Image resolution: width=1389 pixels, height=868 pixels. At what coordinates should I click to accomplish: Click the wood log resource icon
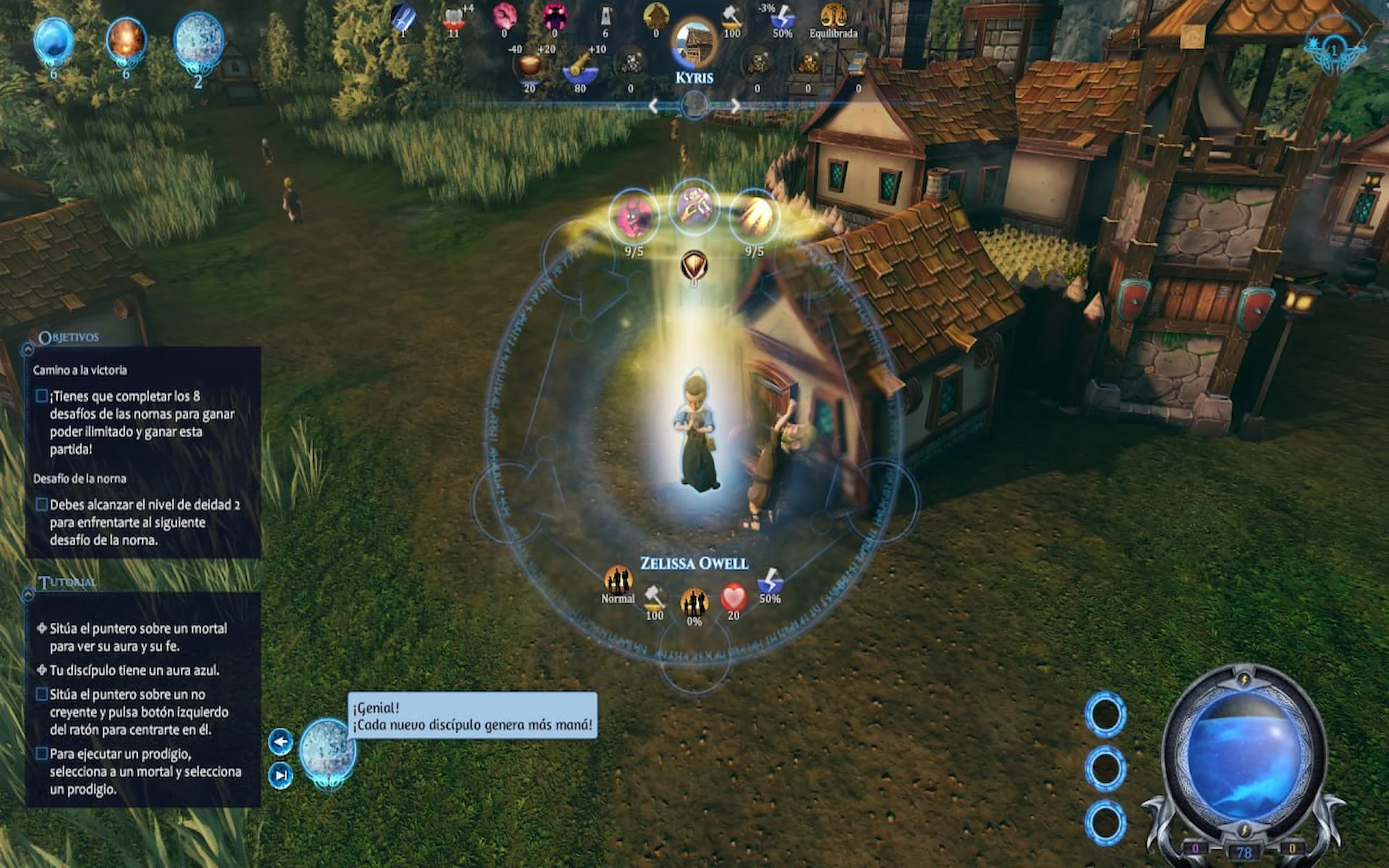pyautogui.click(x=579, y=66)
